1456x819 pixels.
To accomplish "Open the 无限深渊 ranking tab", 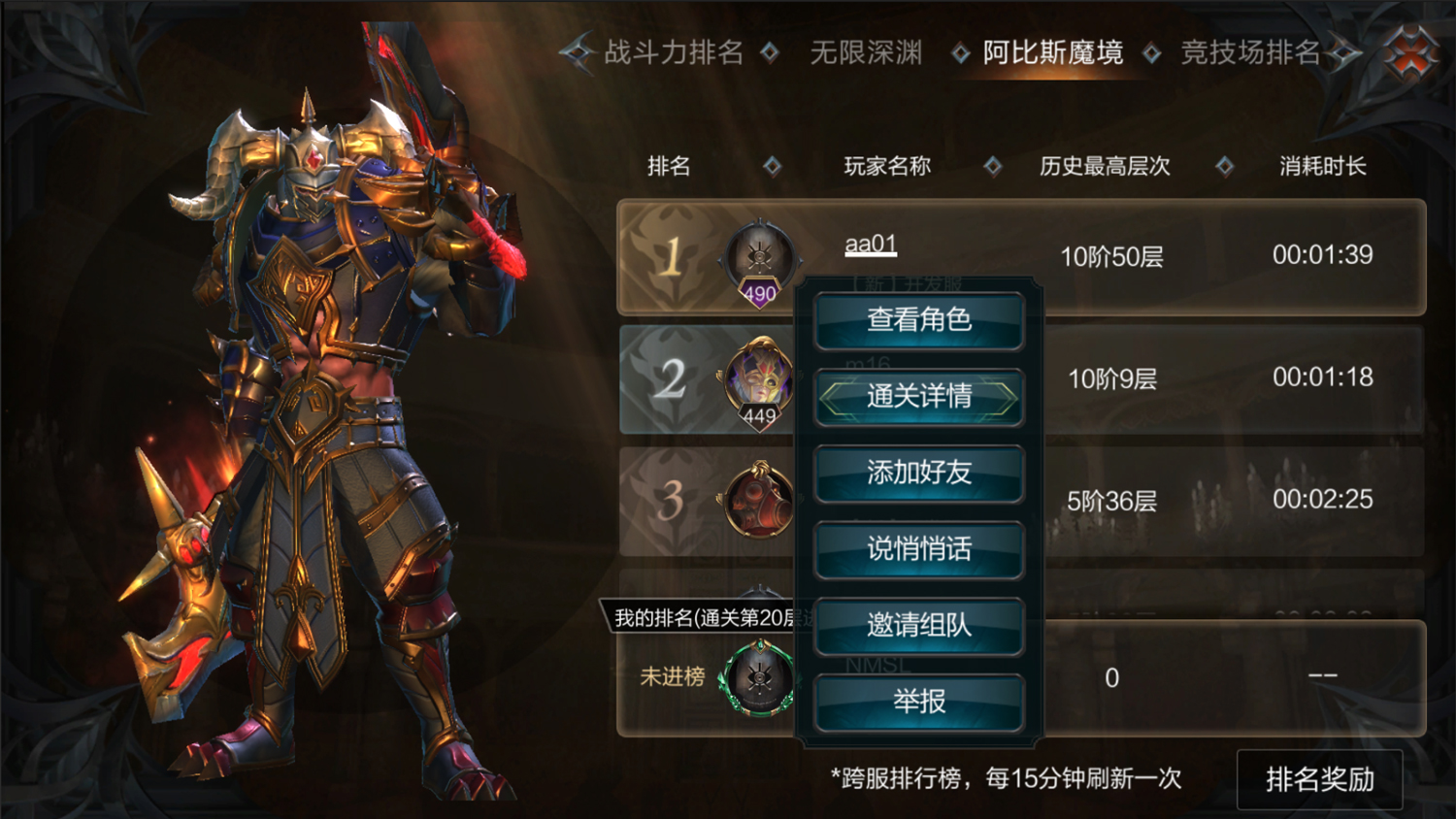I will tap(865, 52).
